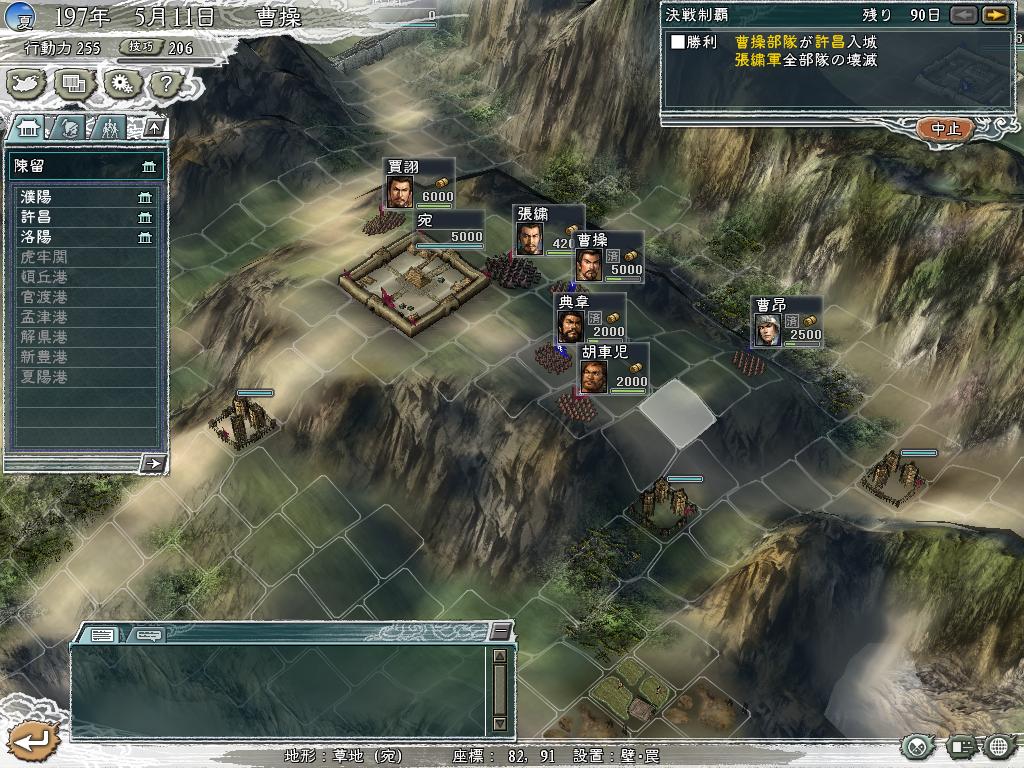The width and height of the screenshot is (1024, 768).
Task: Go to next objective with yellow arrow
Action: (x=994, y=15)
